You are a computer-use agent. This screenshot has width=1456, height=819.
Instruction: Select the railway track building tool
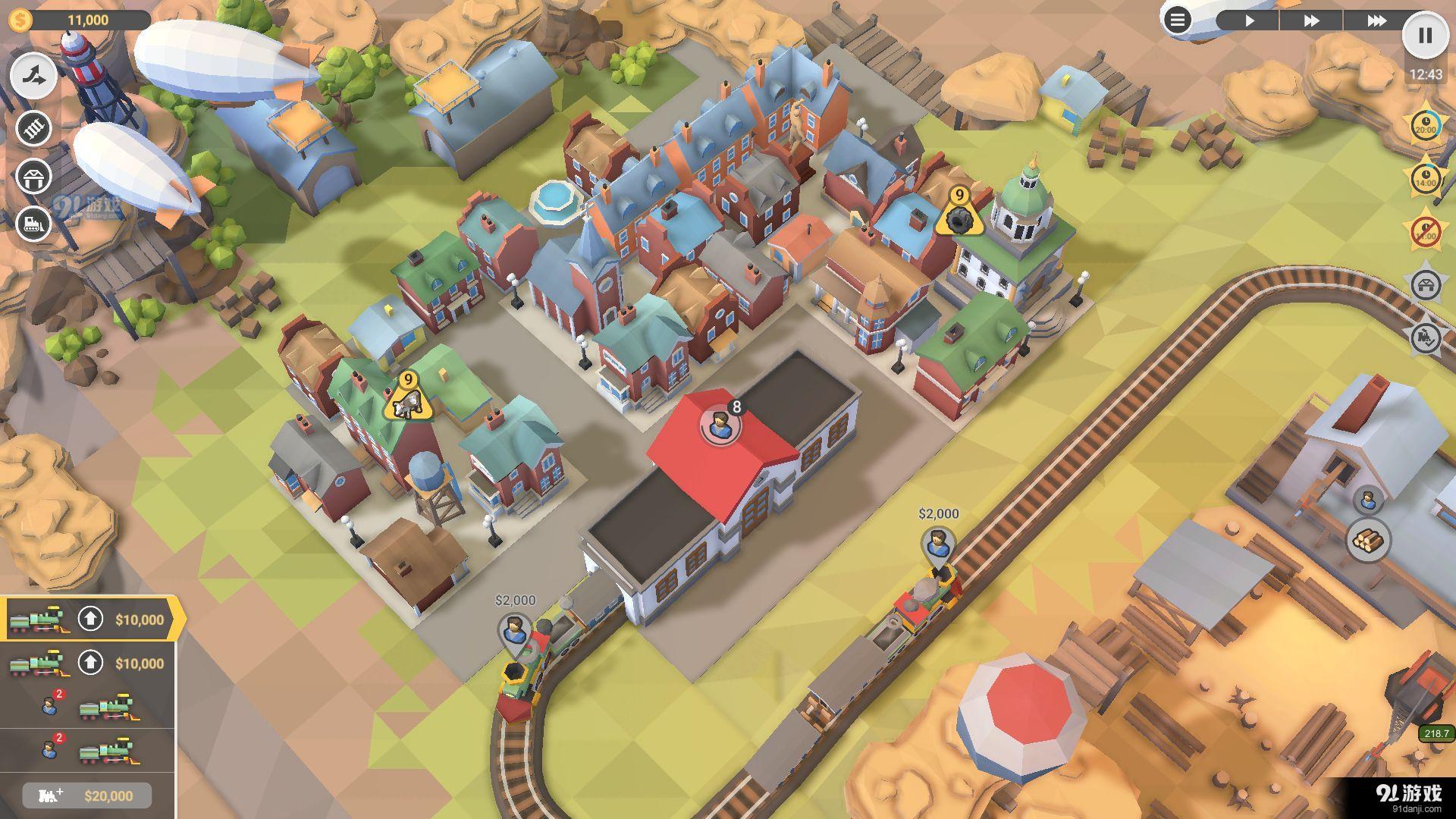tap(34, 128)
